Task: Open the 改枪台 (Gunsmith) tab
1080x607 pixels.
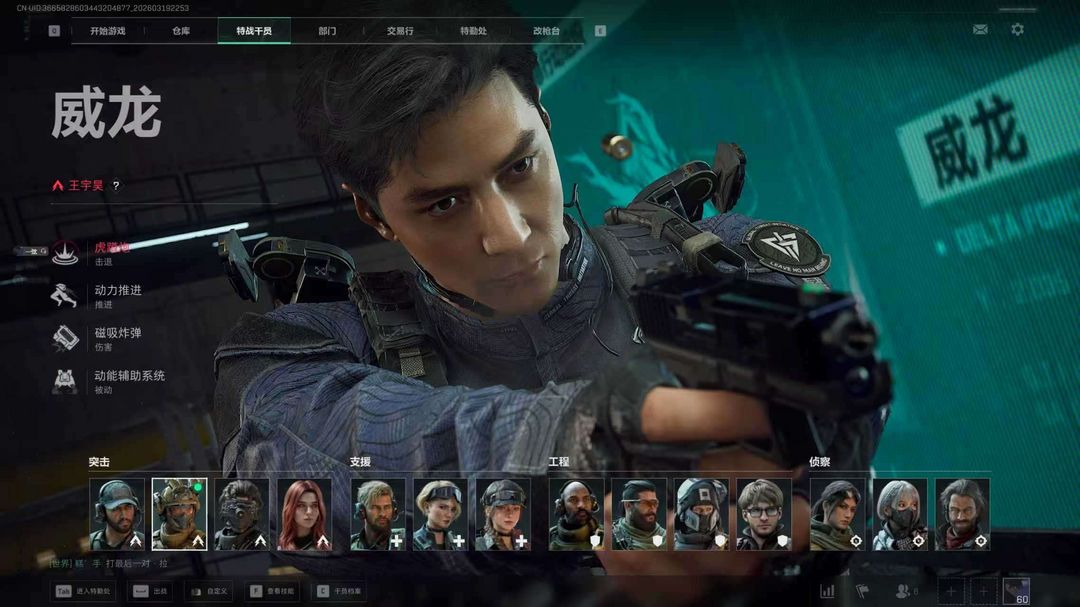Action: [547, 31]
